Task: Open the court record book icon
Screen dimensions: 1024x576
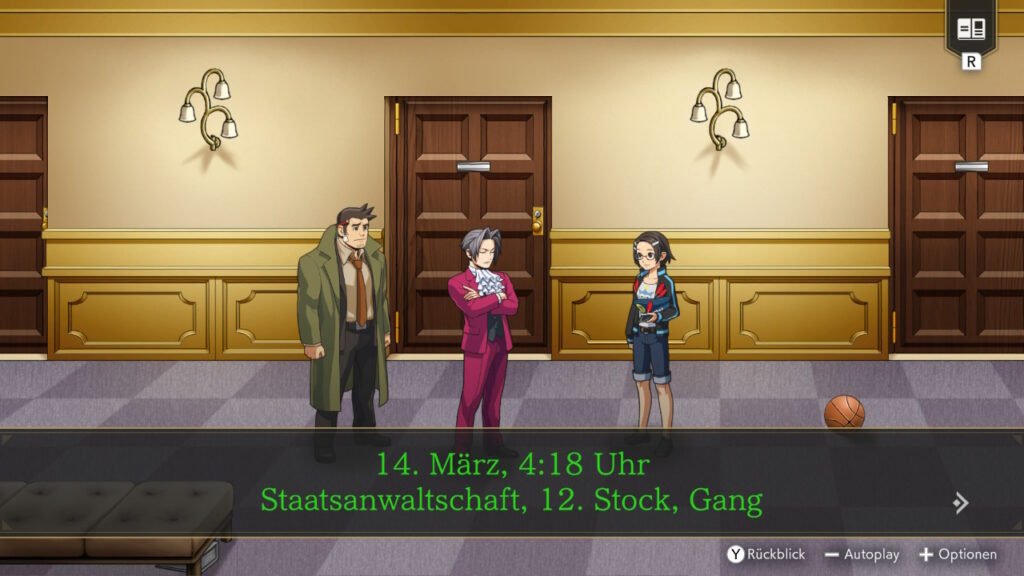Action: [971, 29]
